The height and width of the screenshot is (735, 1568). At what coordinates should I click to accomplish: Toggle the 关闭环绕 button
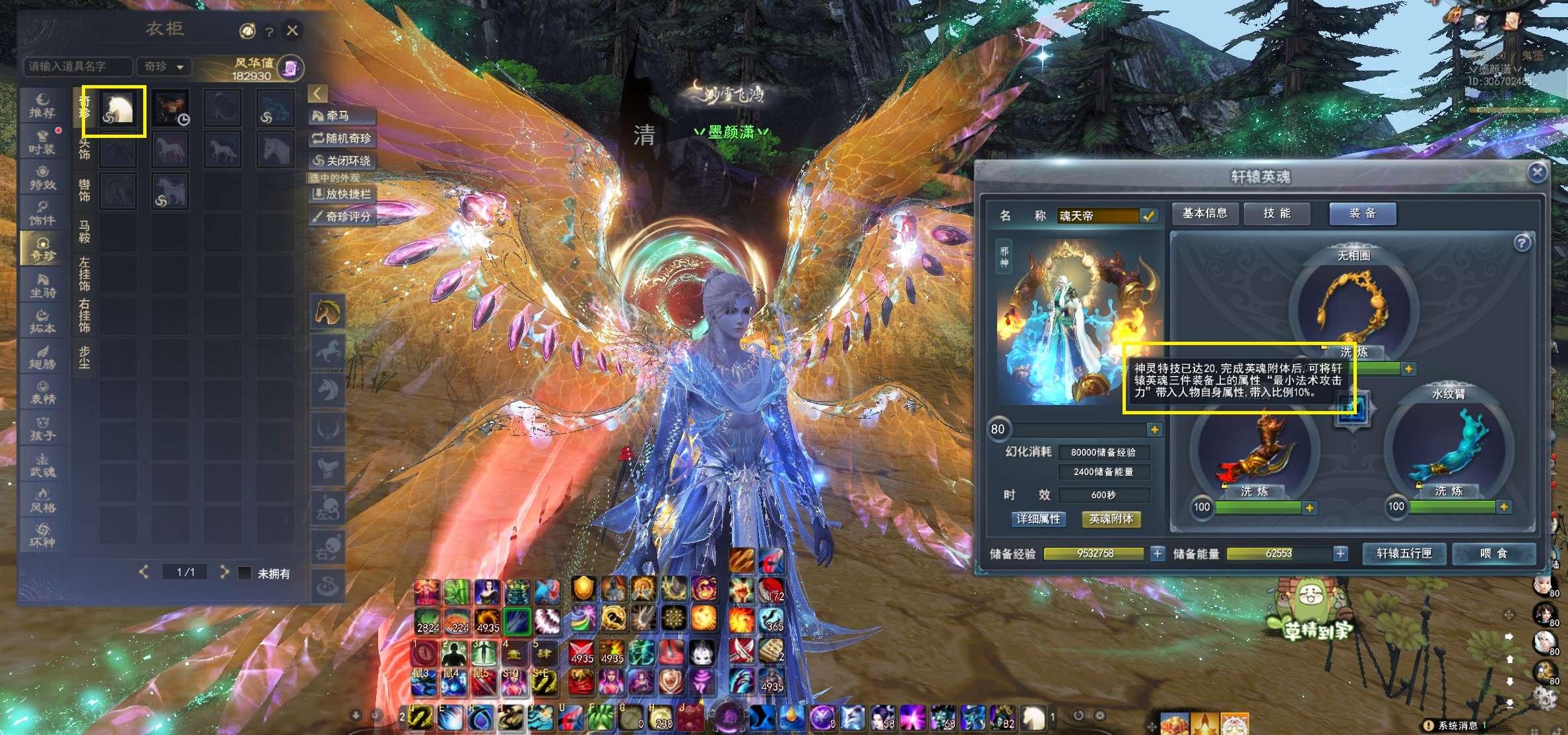(x=341, y=160)
